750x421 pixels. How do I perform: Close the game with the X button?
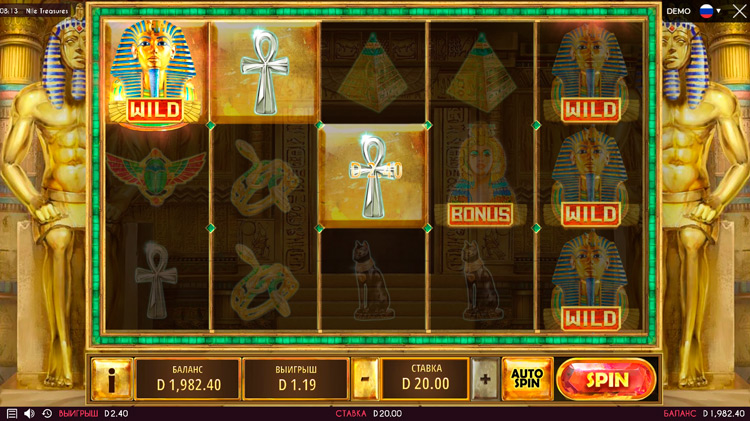point(738,11)
